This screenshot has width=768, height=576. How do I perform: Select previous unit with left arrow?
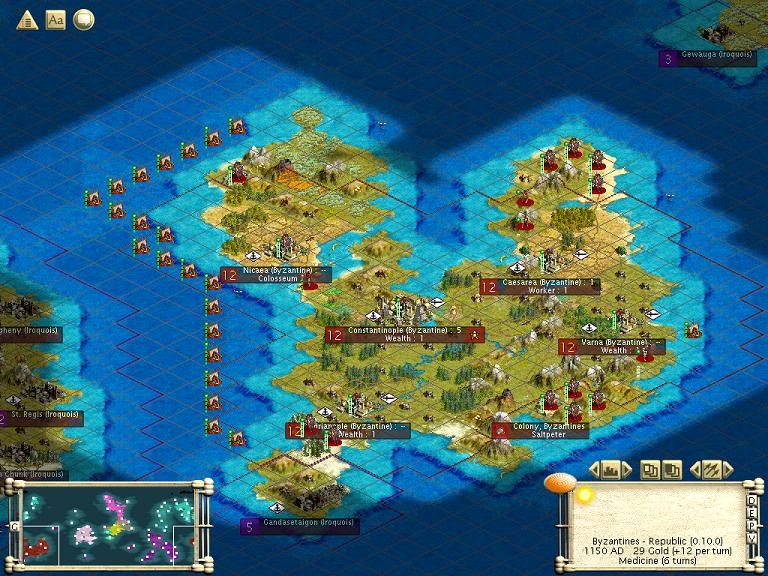tap(695, 469)
